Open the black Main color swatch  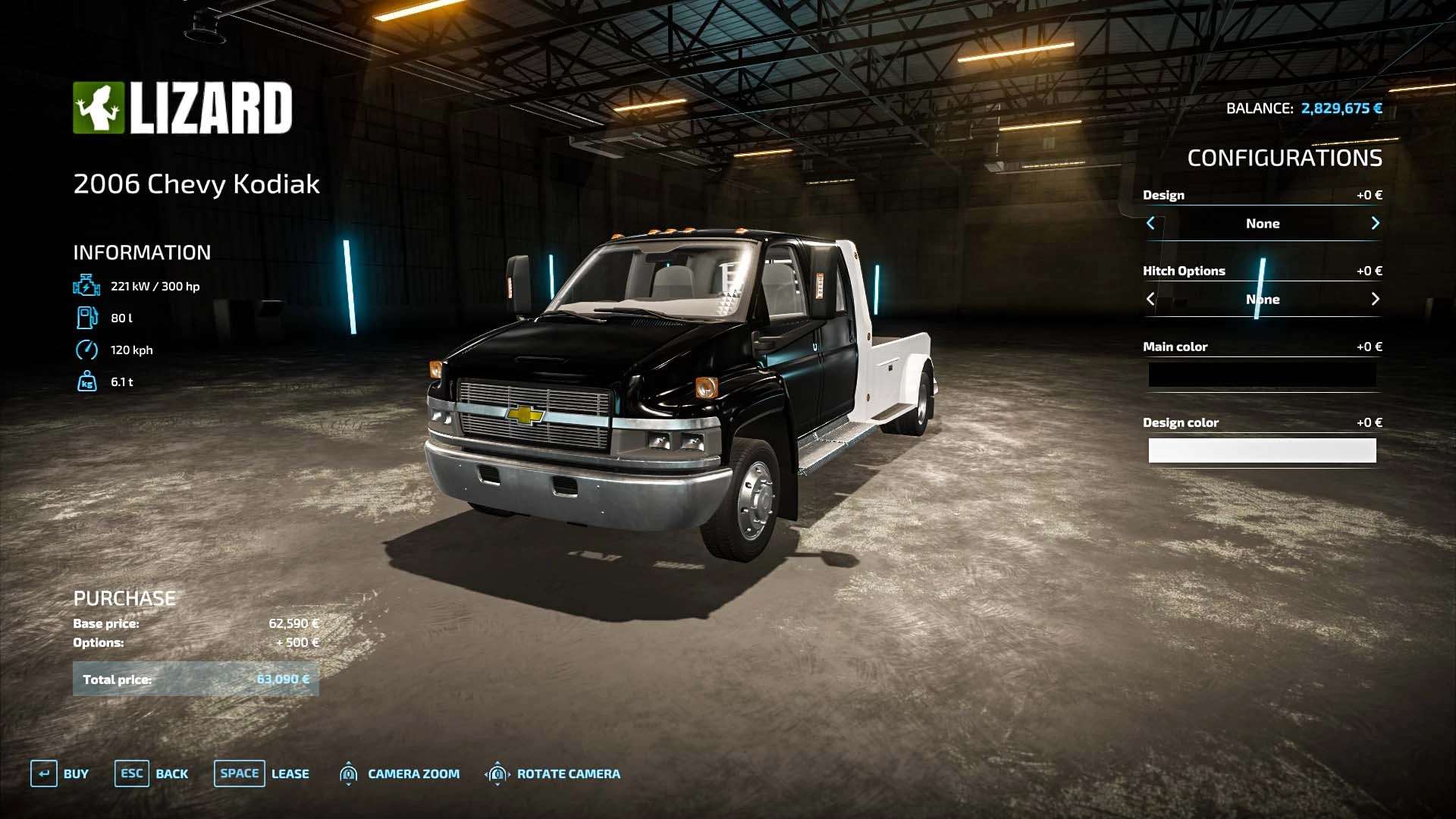[x=1262, y=375]
